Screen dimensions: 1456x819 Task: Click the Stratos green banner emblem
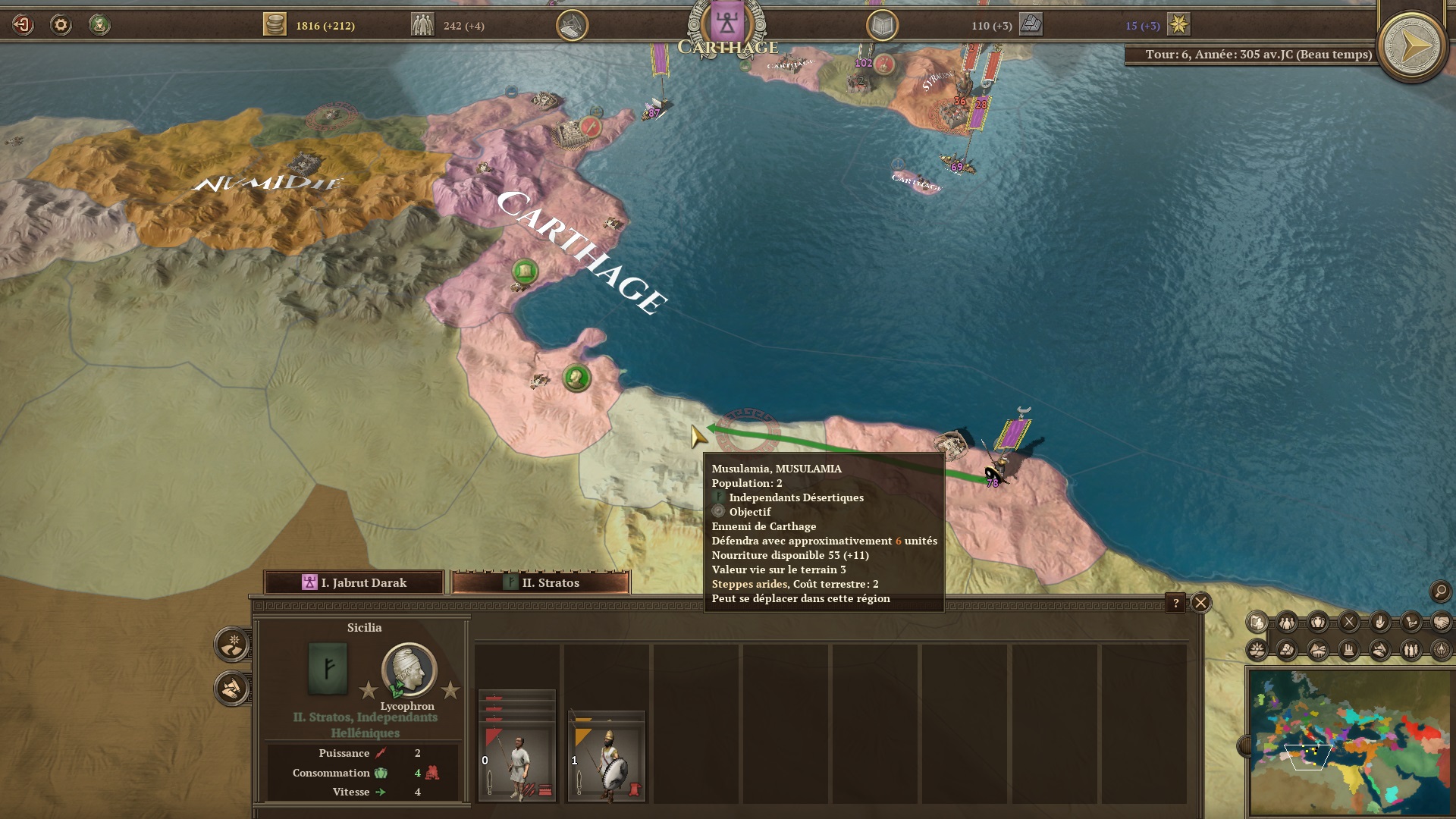click(x=328, y=668)
